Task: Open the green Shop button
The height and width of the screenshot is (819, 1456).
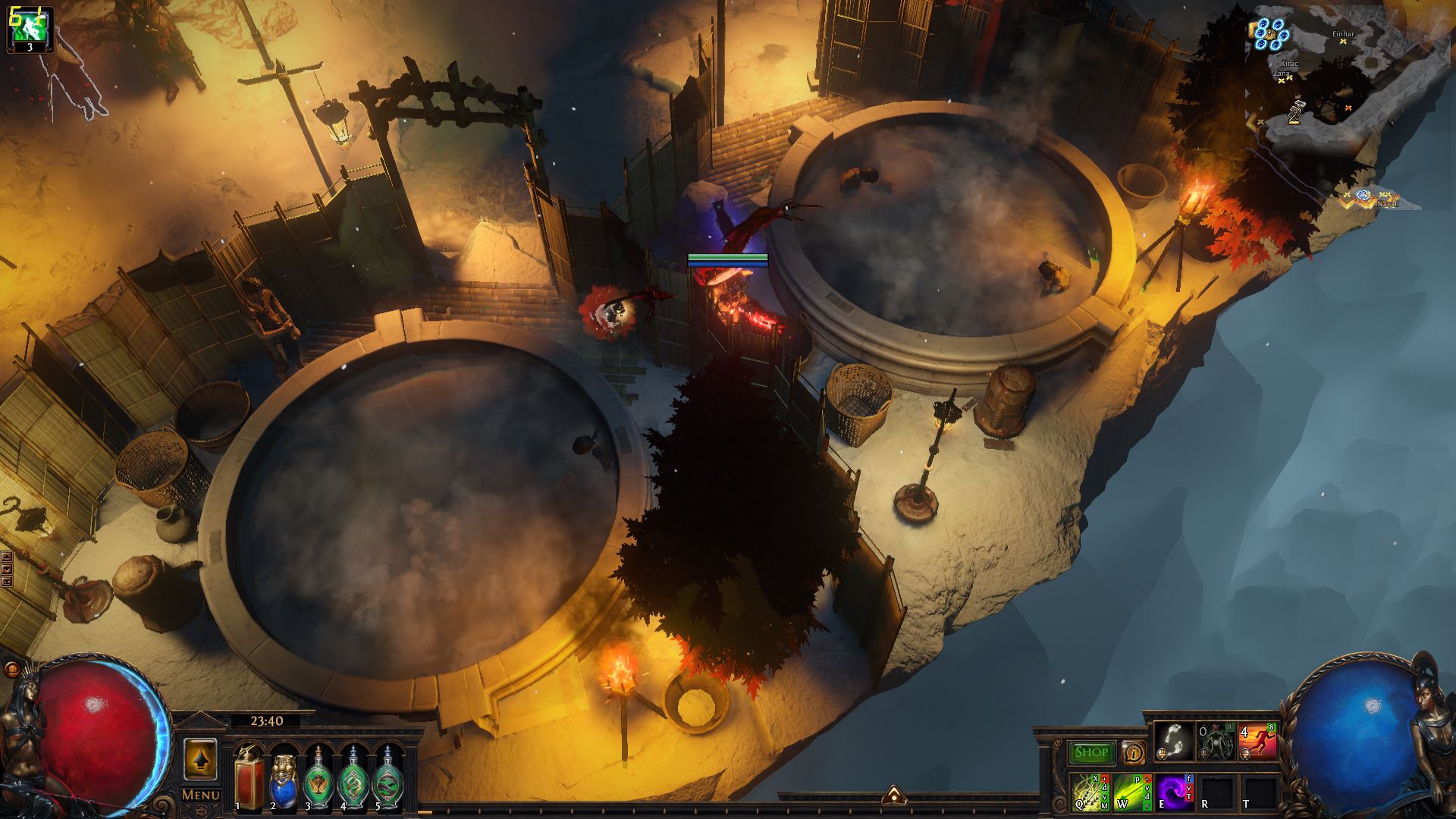Action: pyautogui.click(x=1092, y=752)
